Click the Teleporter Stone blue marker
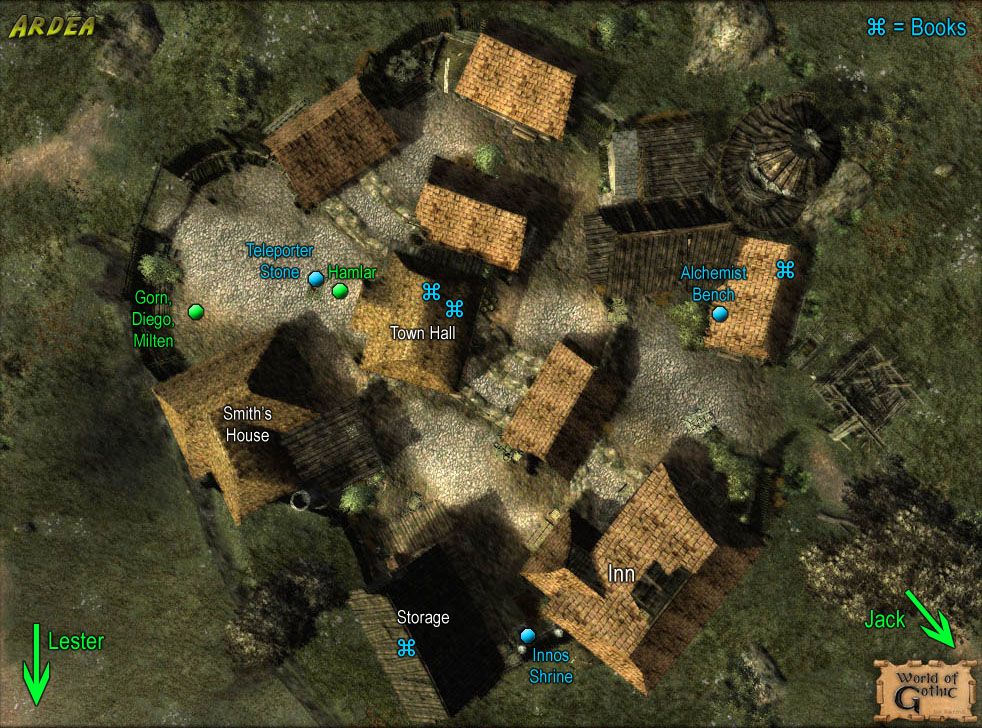982x728 pixels. pos(316,279)
